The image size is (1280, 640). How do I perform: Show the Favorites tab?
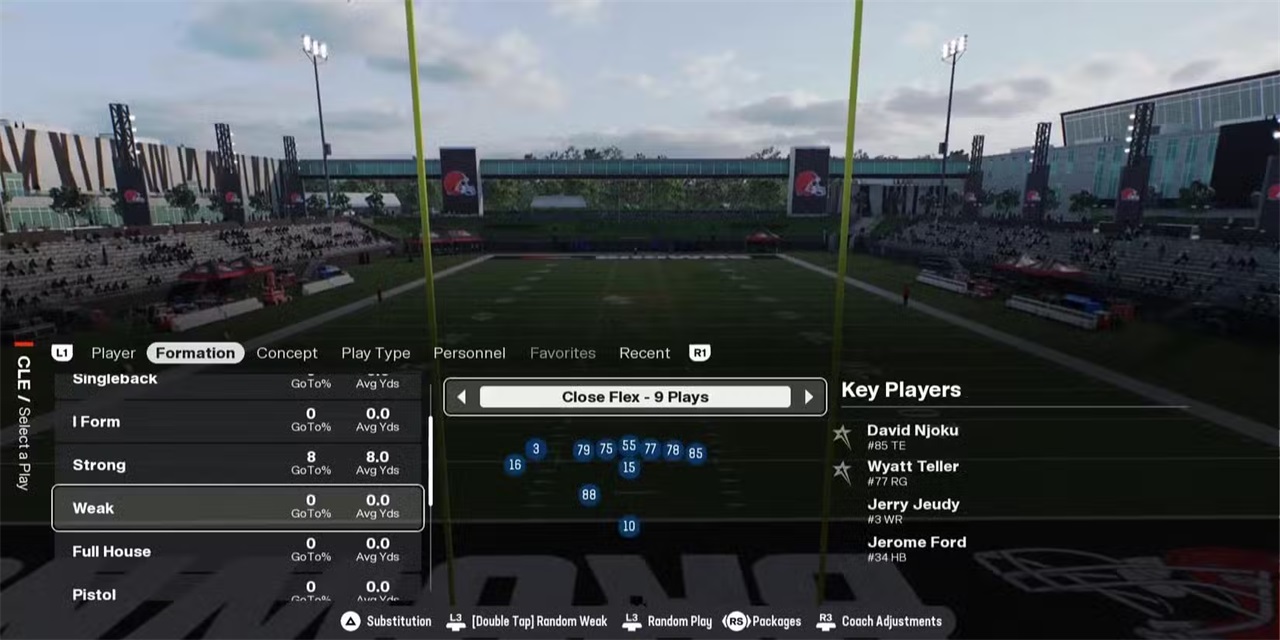562,353
